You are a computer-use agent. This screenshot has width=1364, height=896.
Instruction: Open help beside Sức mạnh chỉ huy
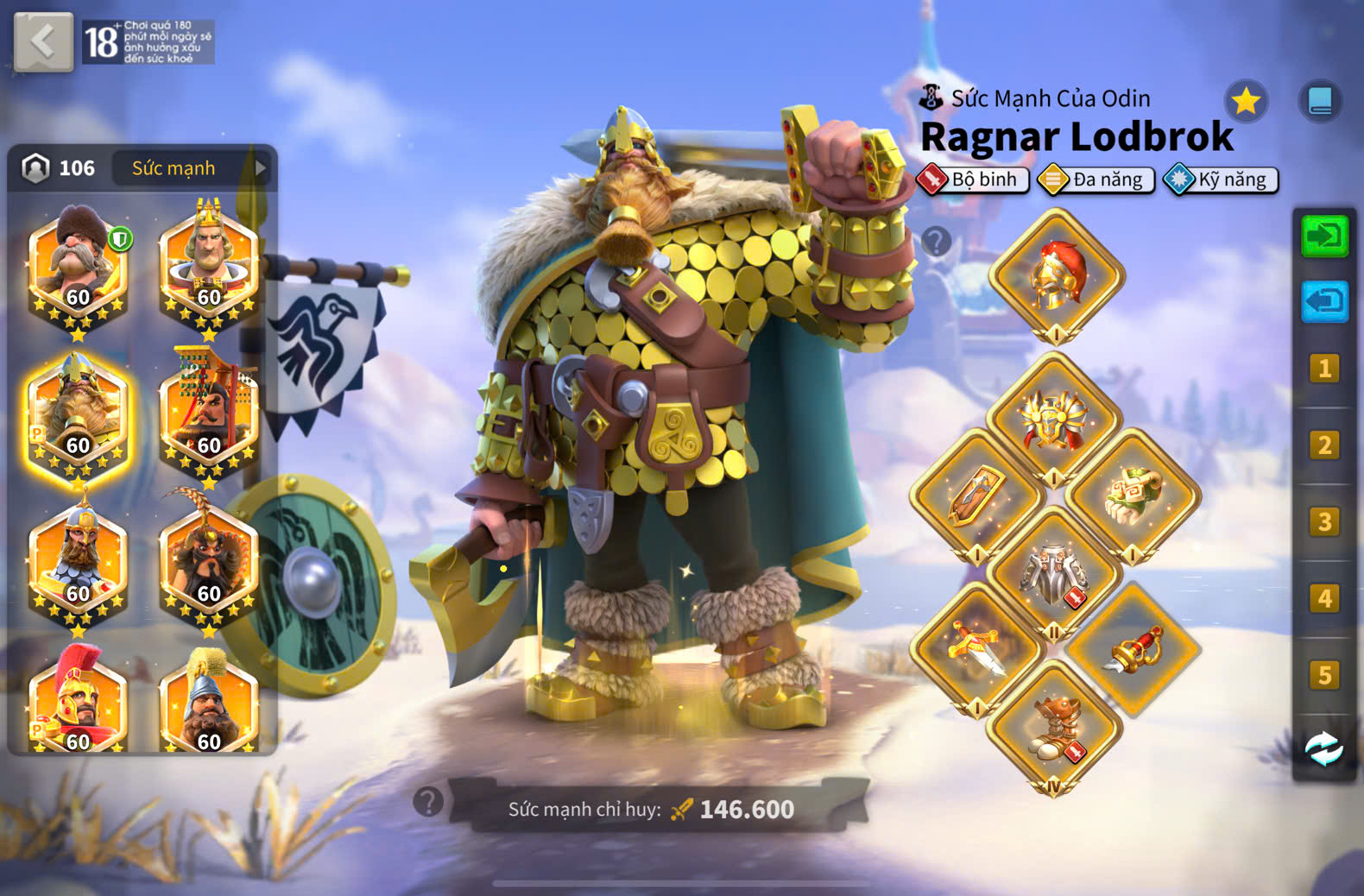point(428,802)
